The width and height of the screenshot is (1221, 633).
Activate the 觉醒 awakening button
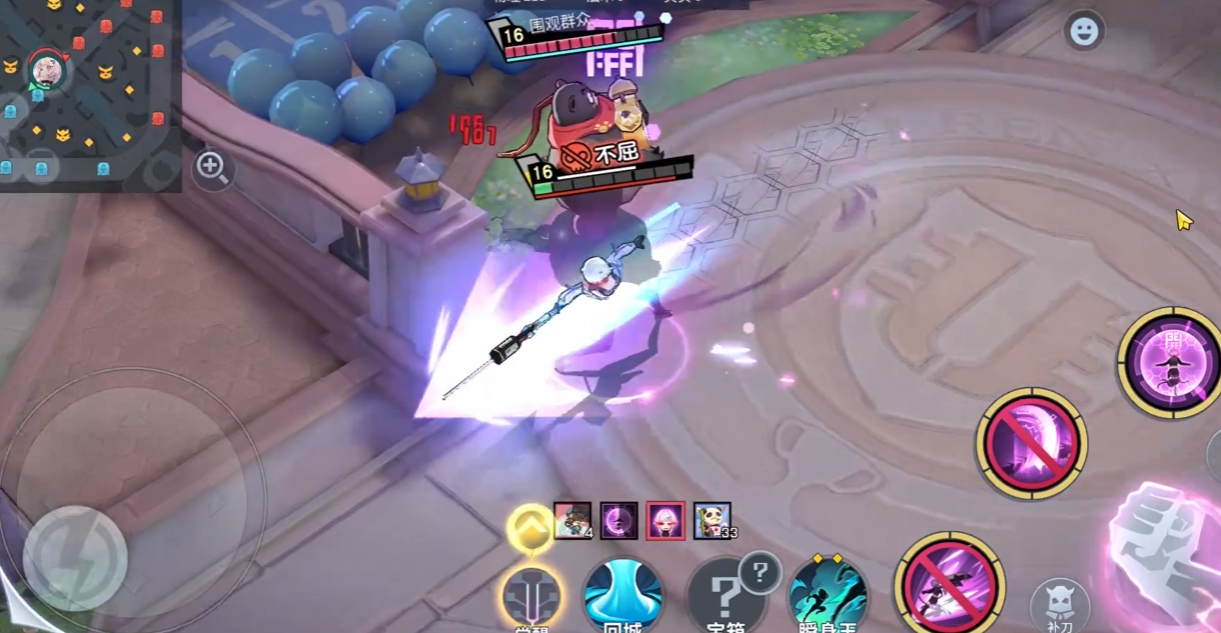coord(530,599)
